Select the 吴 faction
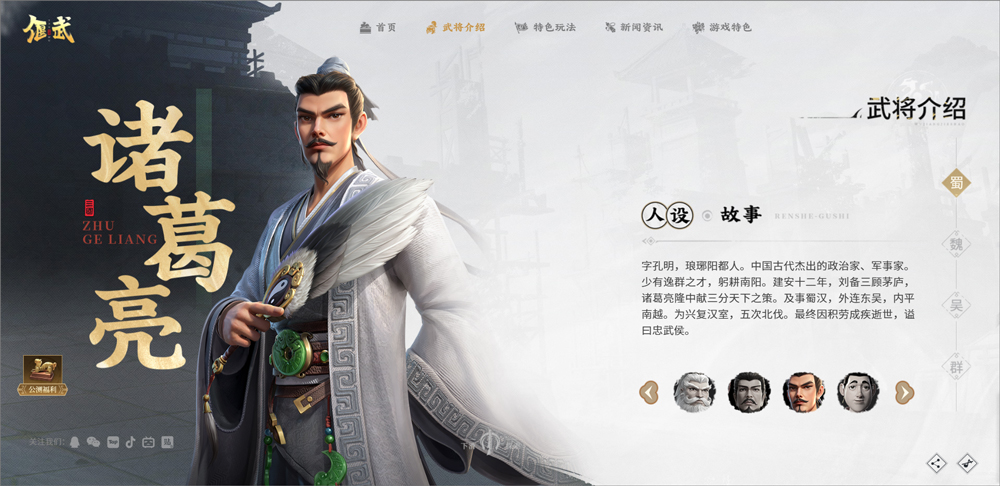The width and height of the screenshot is (1000, 486). pyautogui.click(x=957, y=305)
